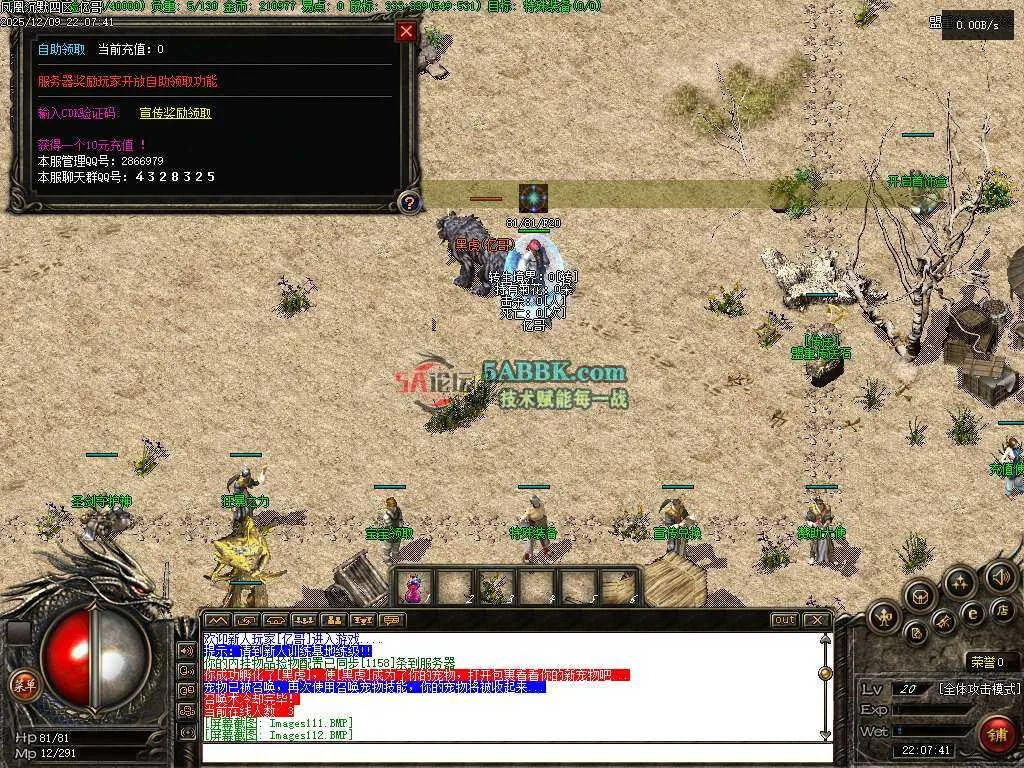The width and height of the screenshot is (1024, 768).
Task: Click the chat speaker channel button
Action: point(186,650)
